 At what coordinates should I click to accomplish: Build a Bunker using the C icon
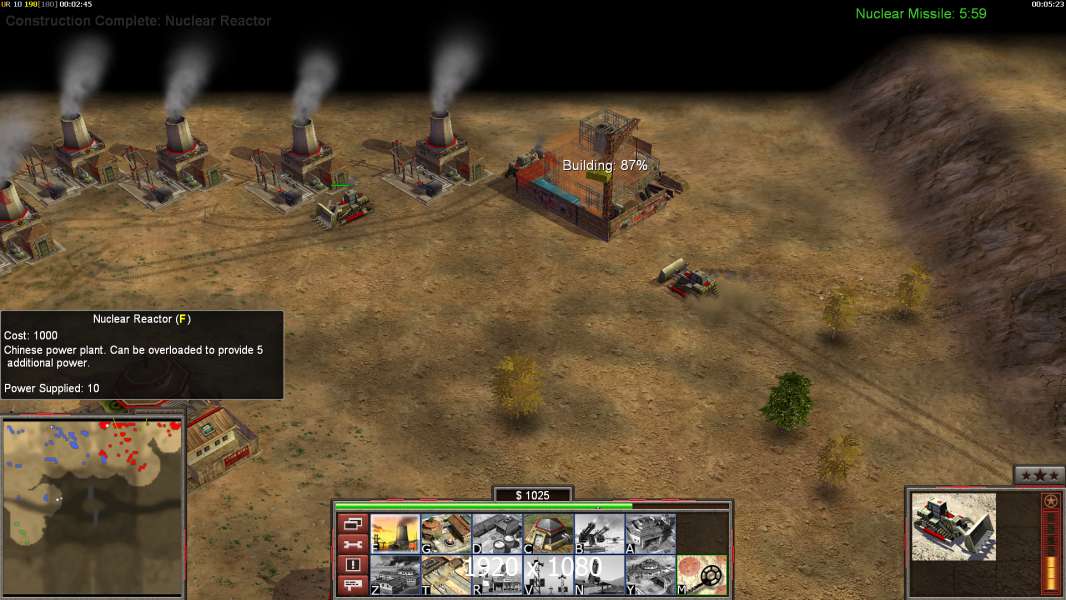tap(548, 533)
